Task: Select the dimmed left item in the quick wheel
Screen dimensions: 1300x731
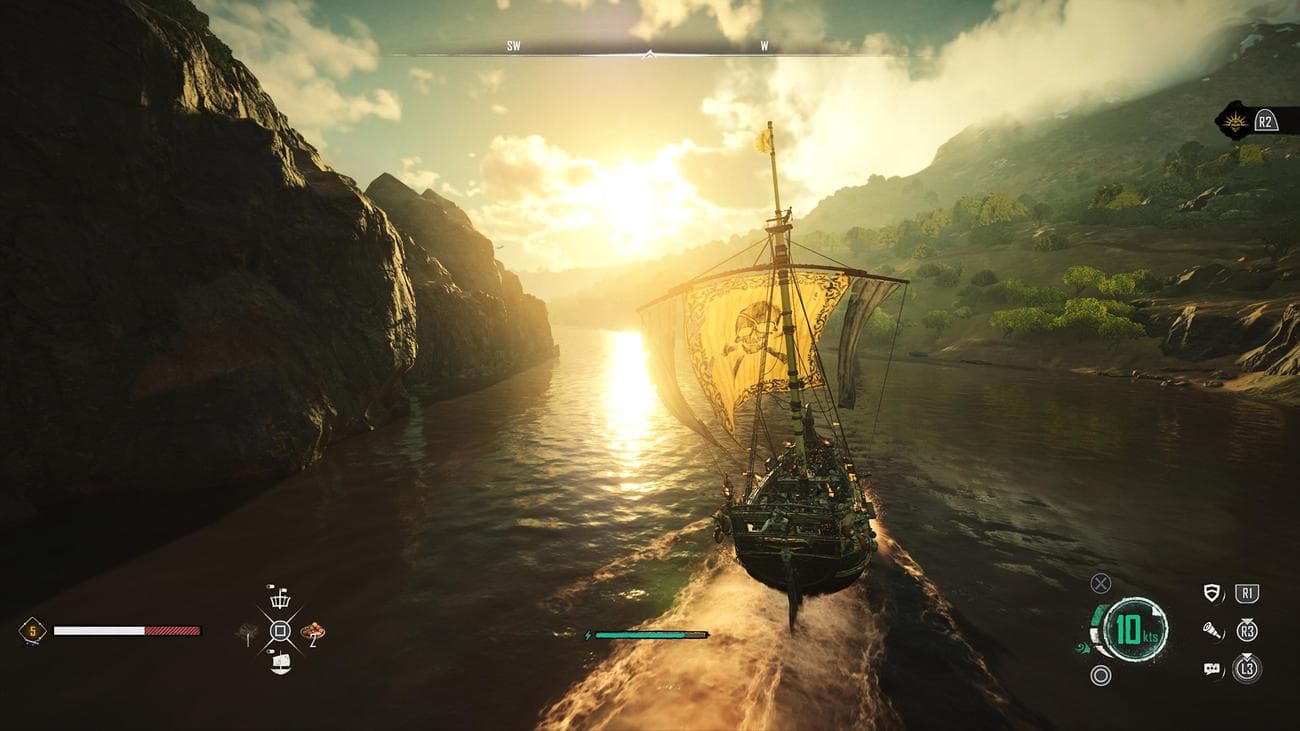Action: 247,631
